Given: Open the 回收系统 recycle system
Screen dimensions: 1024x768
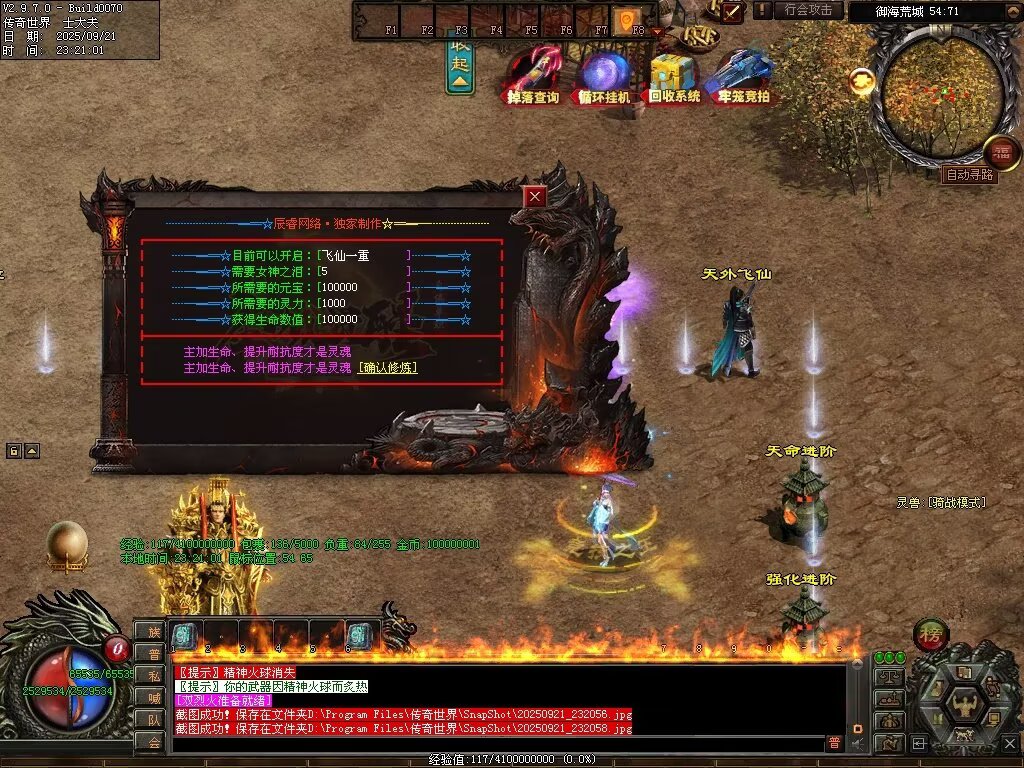Looking at the screenshot, I should 674,78.
